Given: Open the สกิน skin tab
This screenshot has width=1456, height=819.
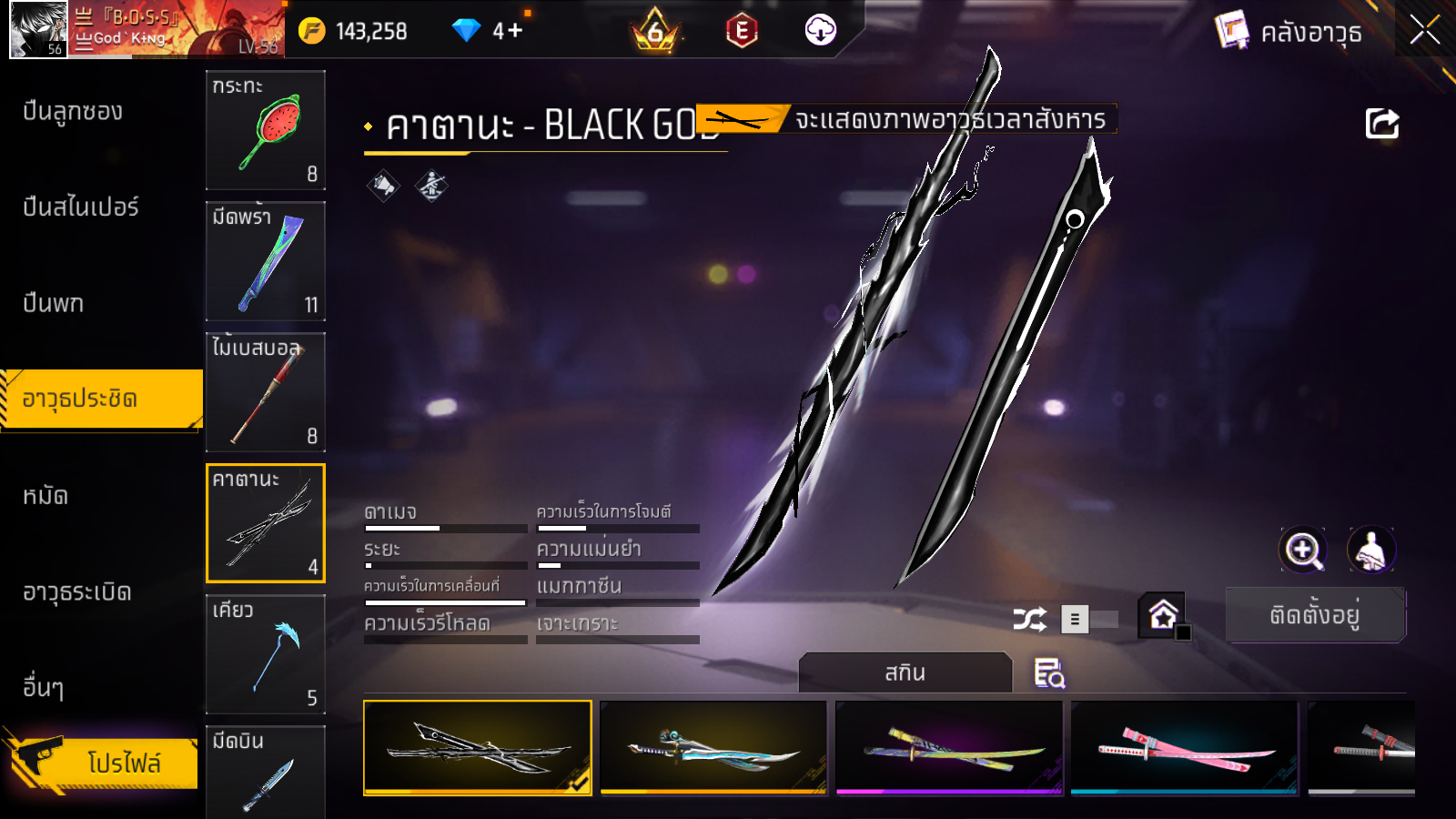Looking at the screenshot, I should pyautogui.click(x=905, y=672).
